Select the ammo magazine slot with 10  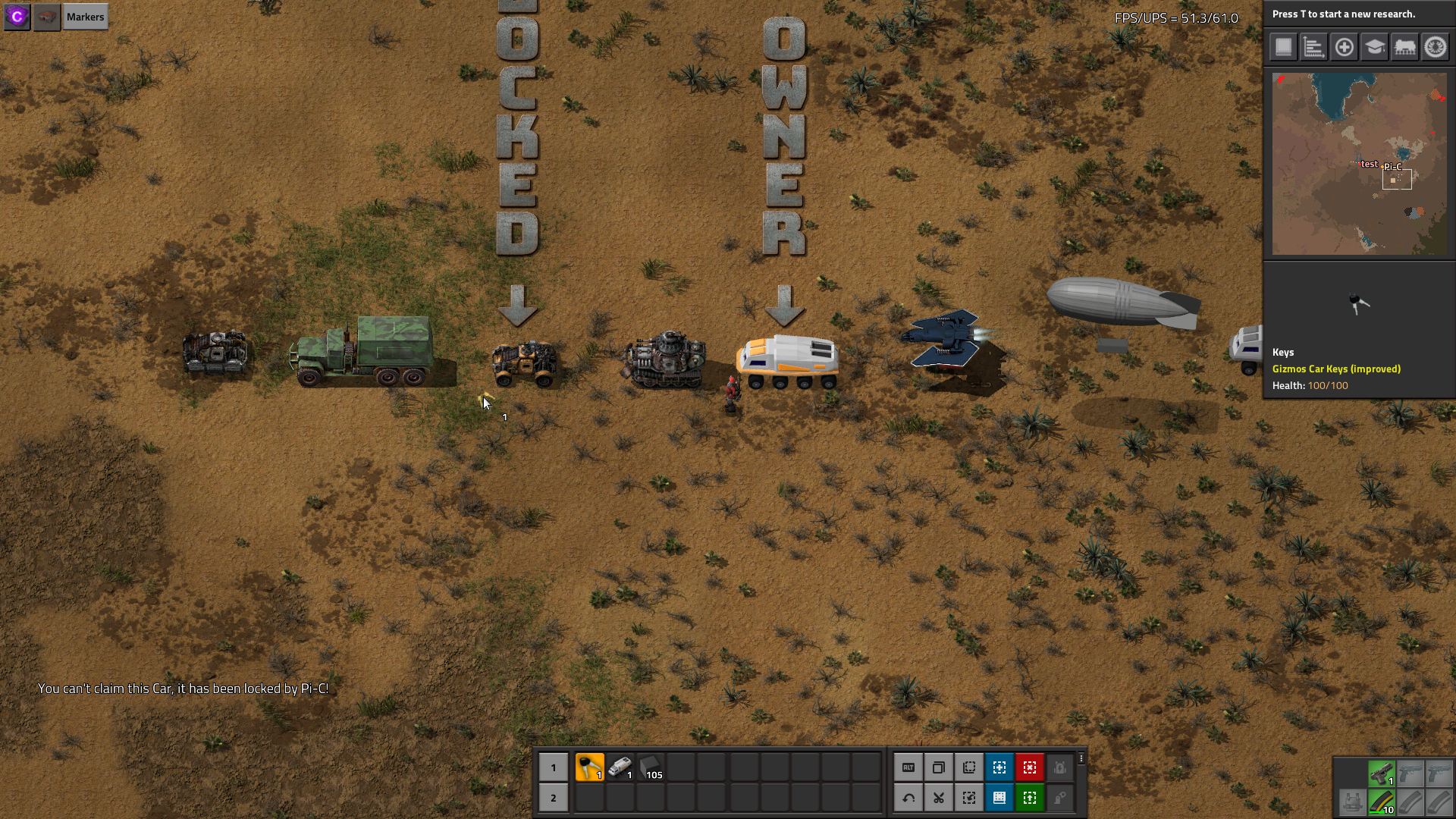(1381, 802)
